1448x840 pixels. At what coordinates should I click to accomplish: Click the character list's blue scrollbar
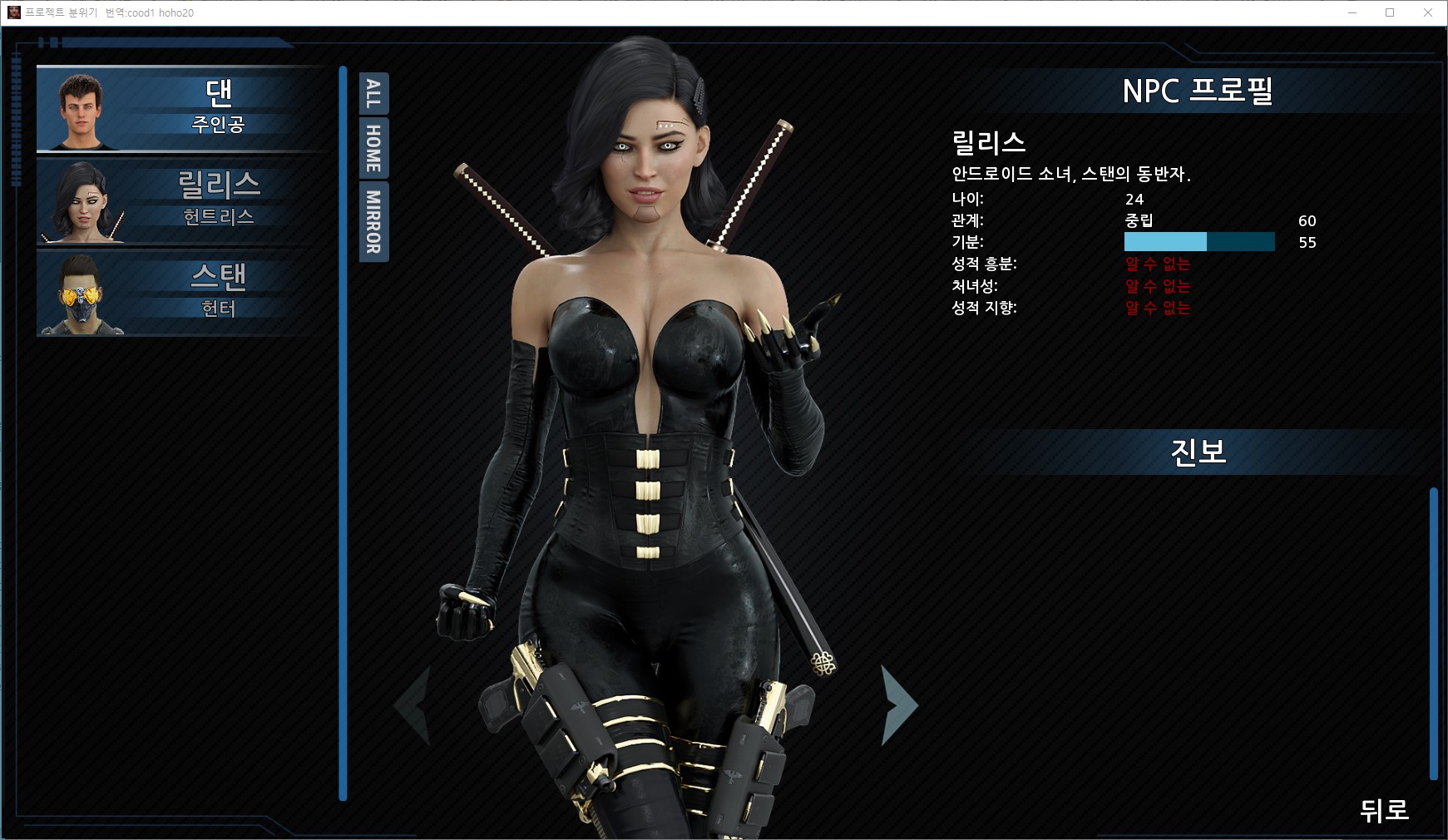coord(343,432)
